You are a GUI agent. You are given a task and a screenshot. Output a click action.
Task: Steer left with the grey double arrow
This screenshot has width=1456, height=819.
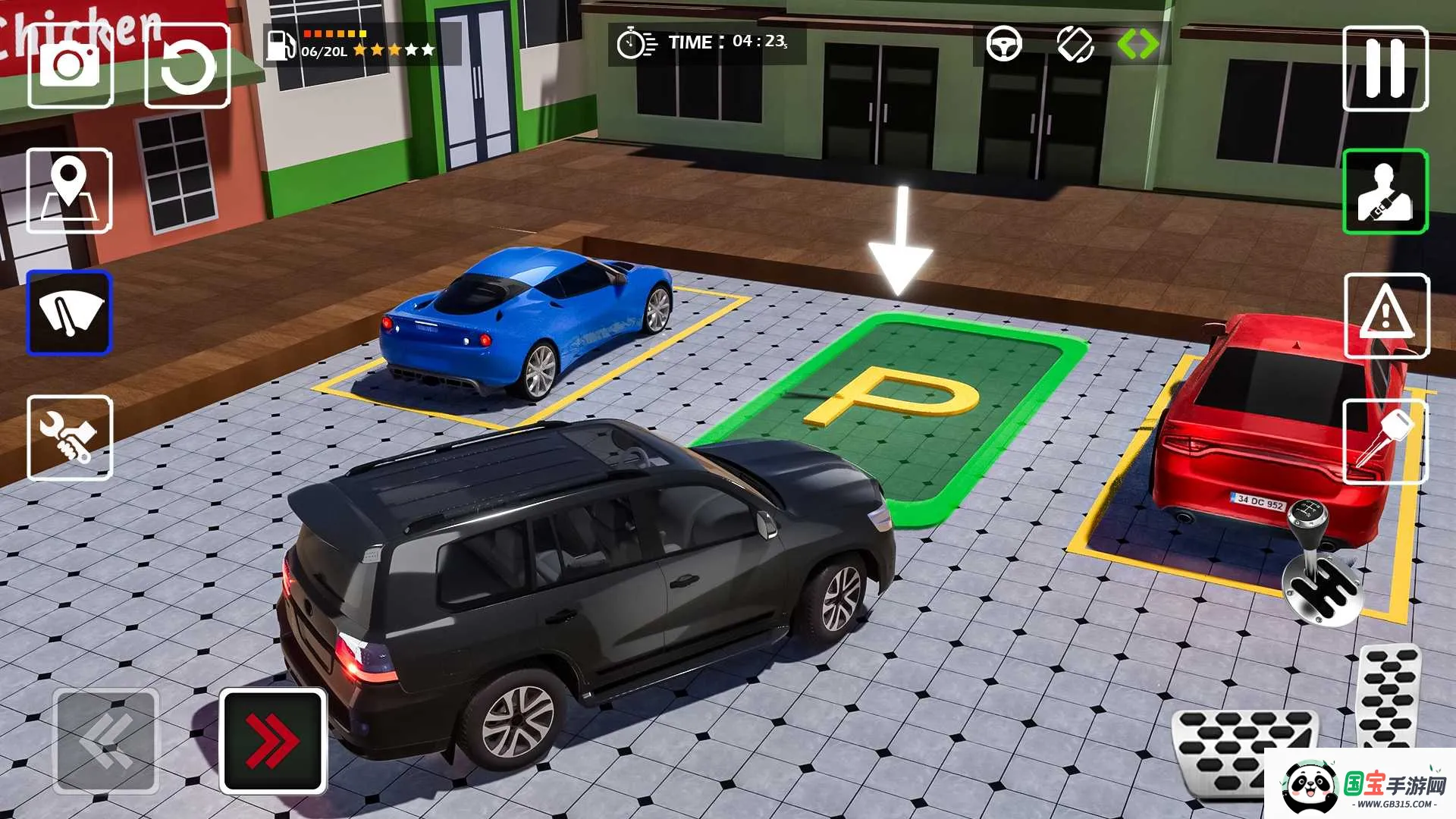105,741
